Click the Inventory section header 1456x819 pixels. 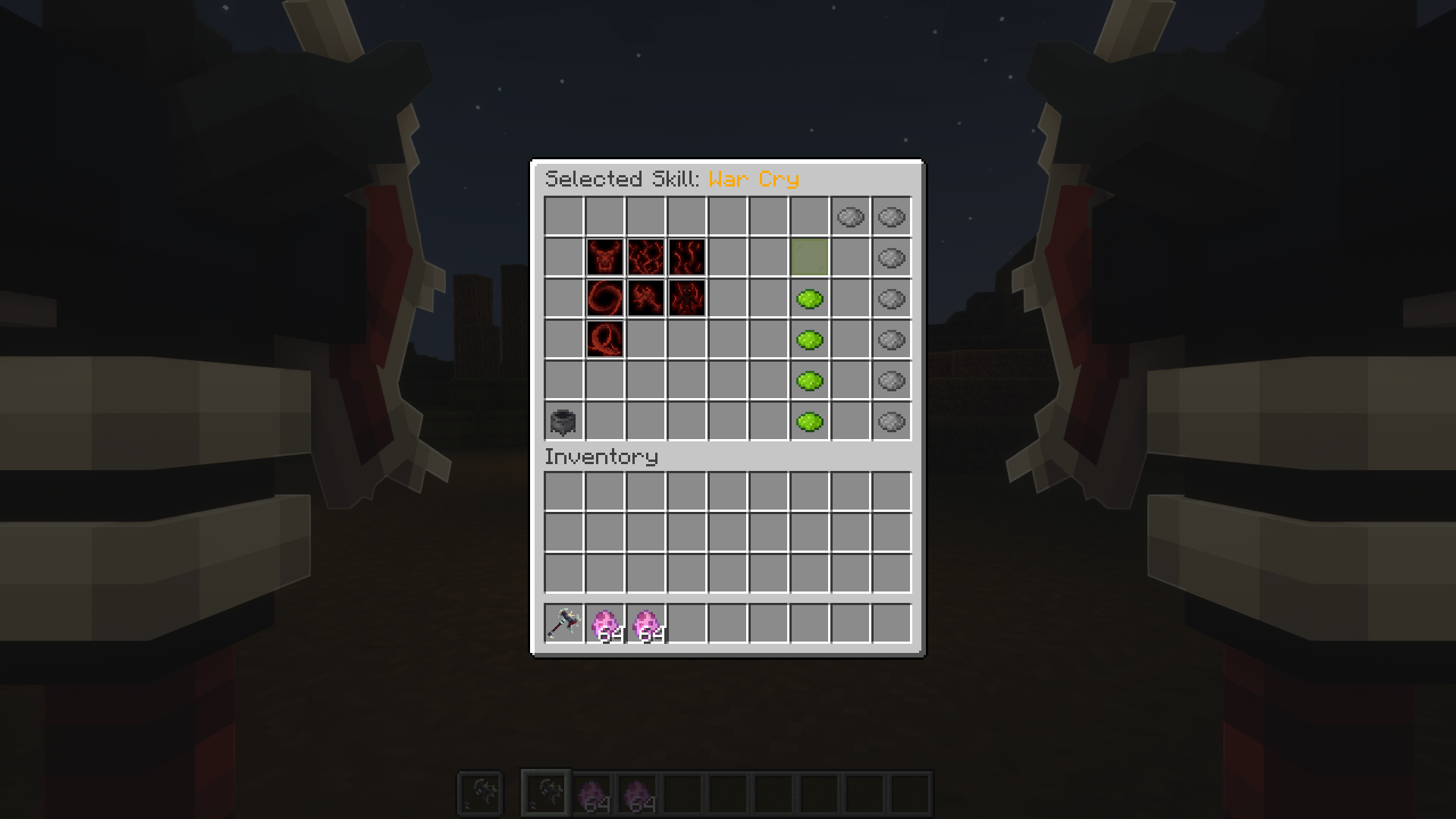(601, 457)
